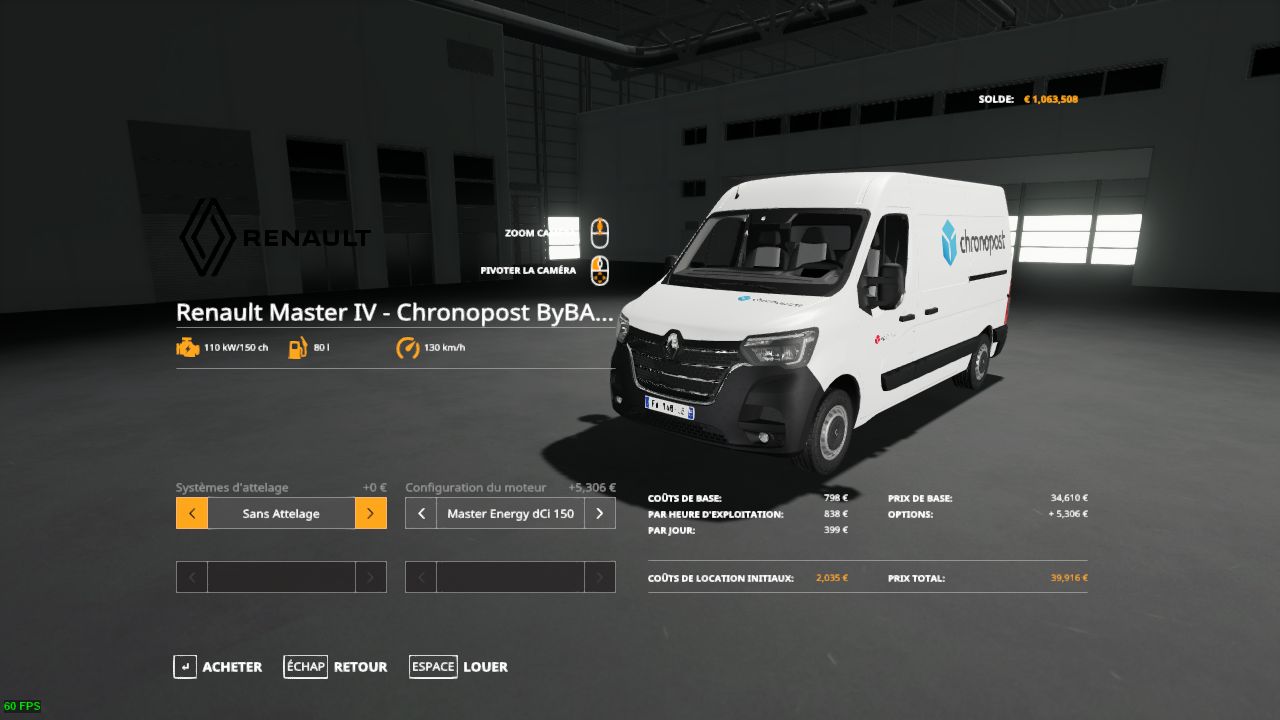This screenshot has width=1280, height=720.
Task: Select the Sans Attelage option field
Action: (x=280, y=513)
